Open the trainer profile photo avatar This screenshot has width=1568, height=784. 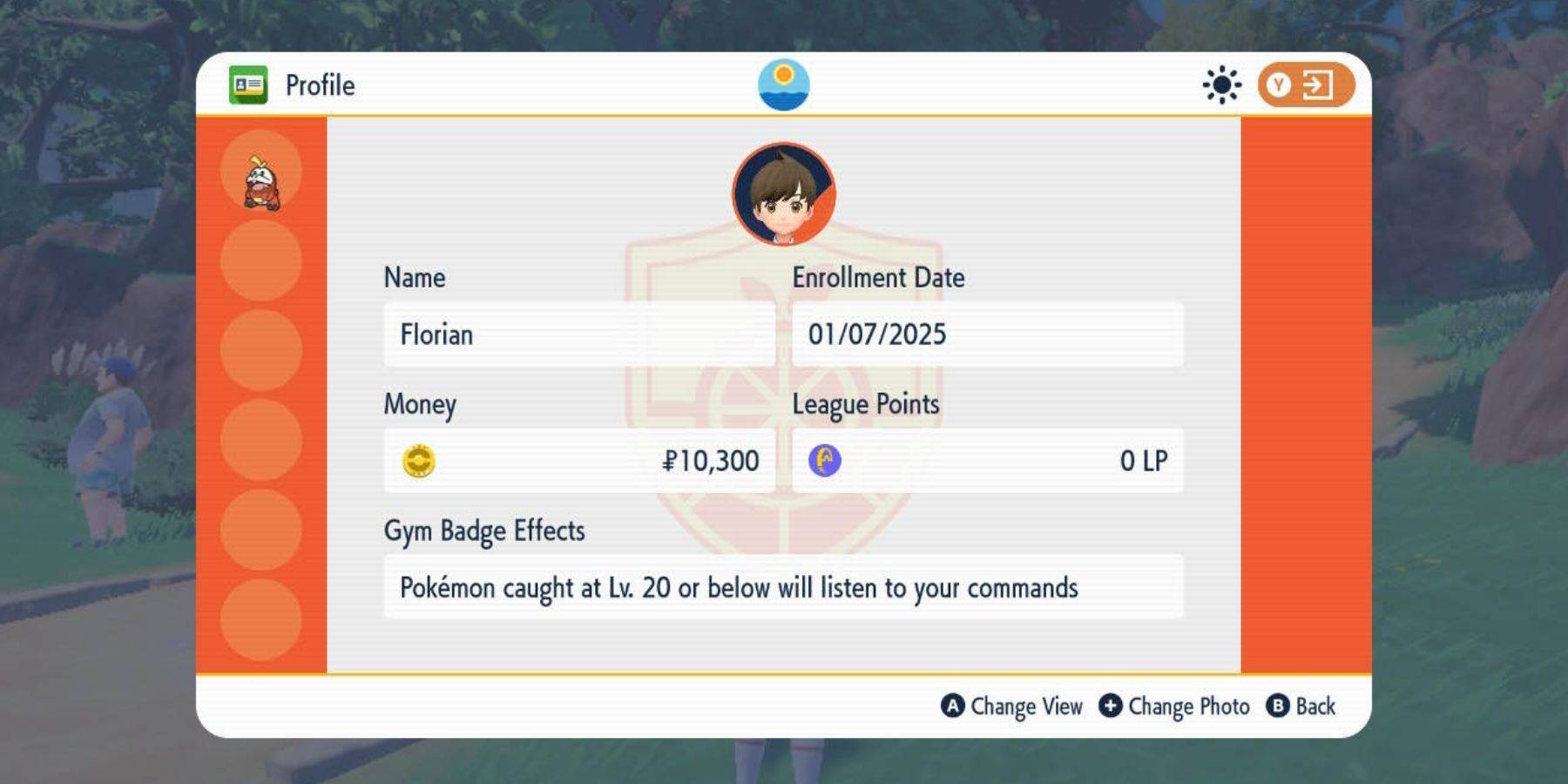pos(782,195)
